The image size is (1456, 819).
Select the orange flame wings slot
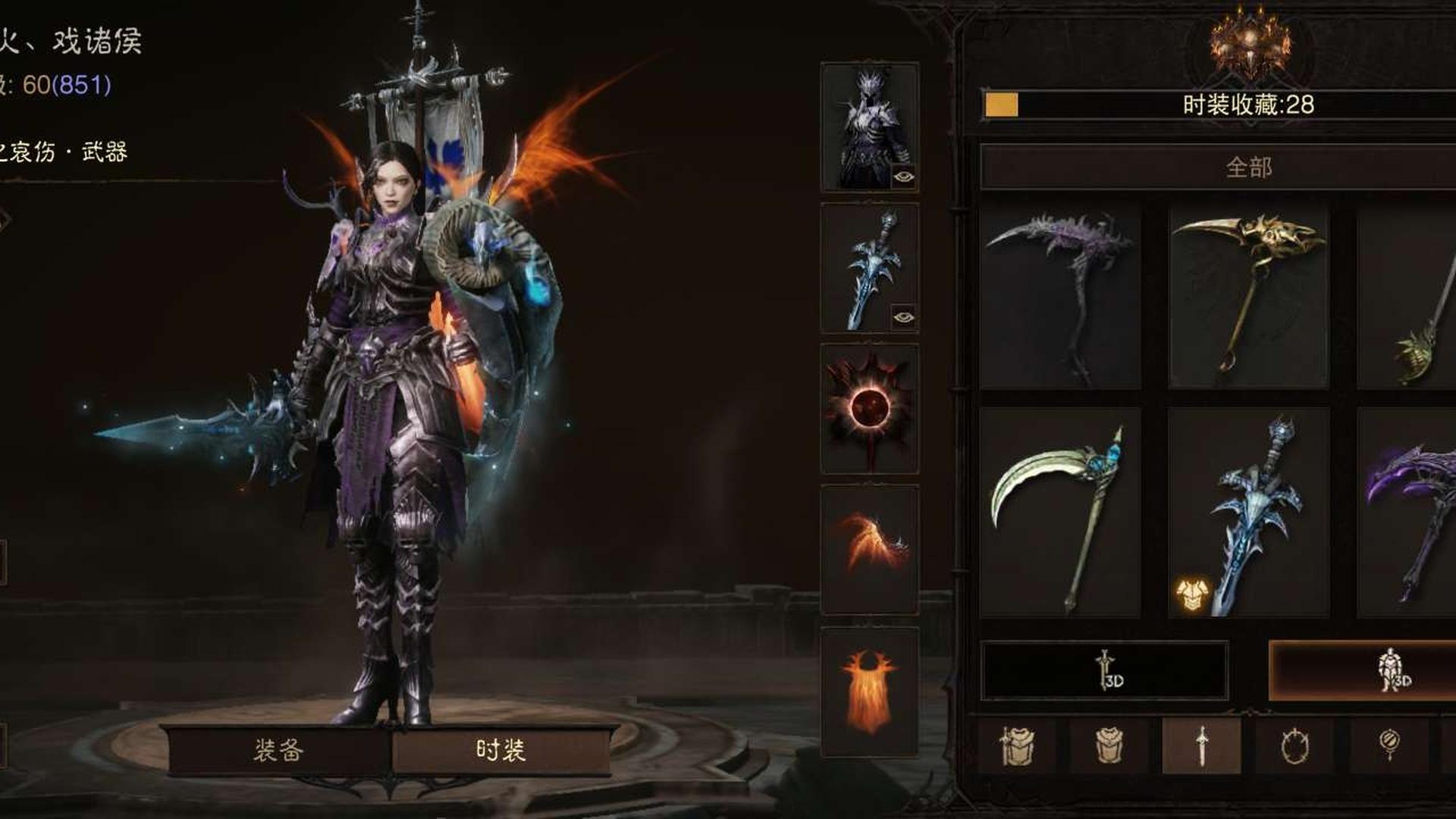click(x=869, y=549)
